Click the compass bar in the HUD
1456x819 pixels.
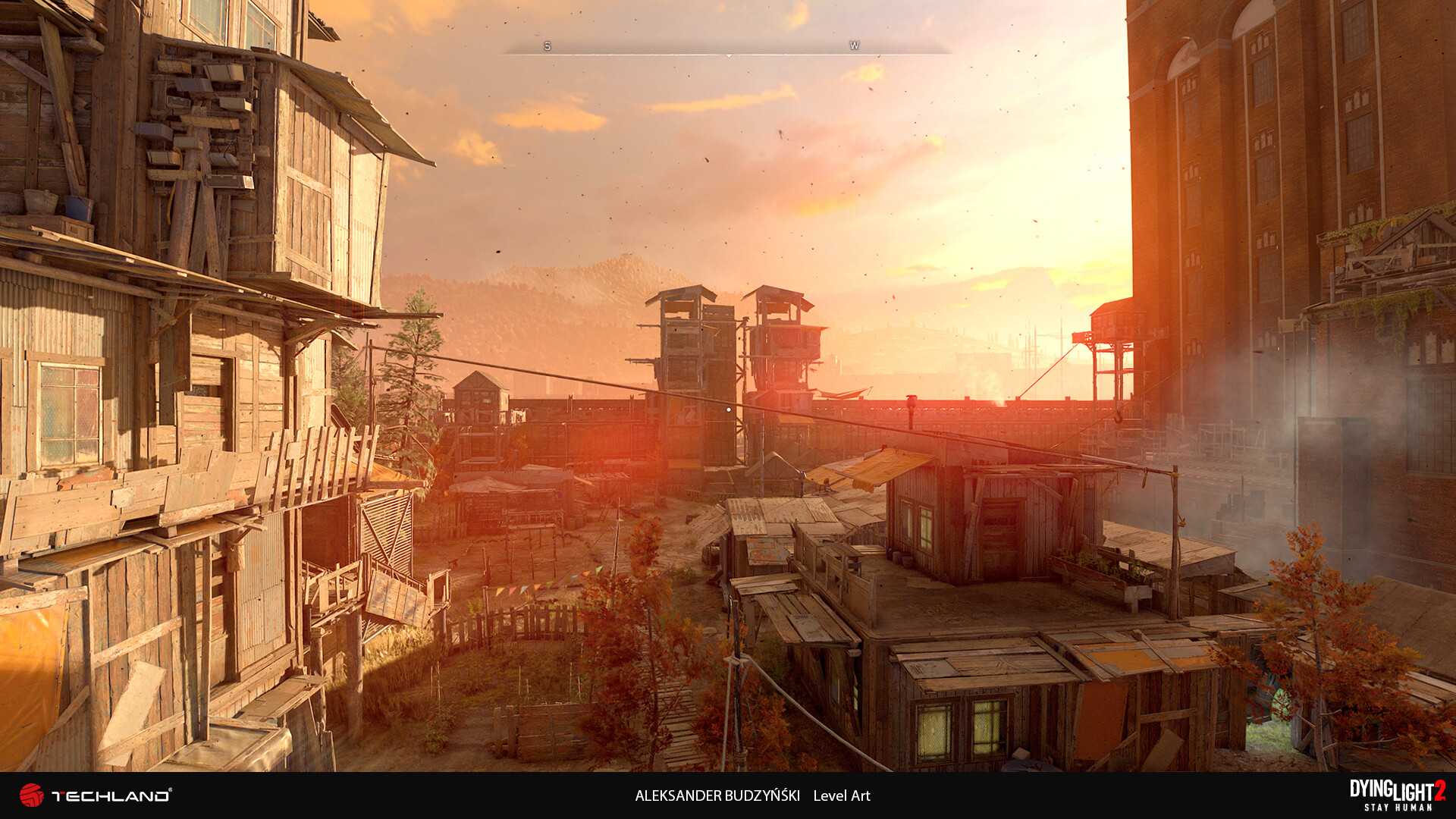tap(726, 49)
